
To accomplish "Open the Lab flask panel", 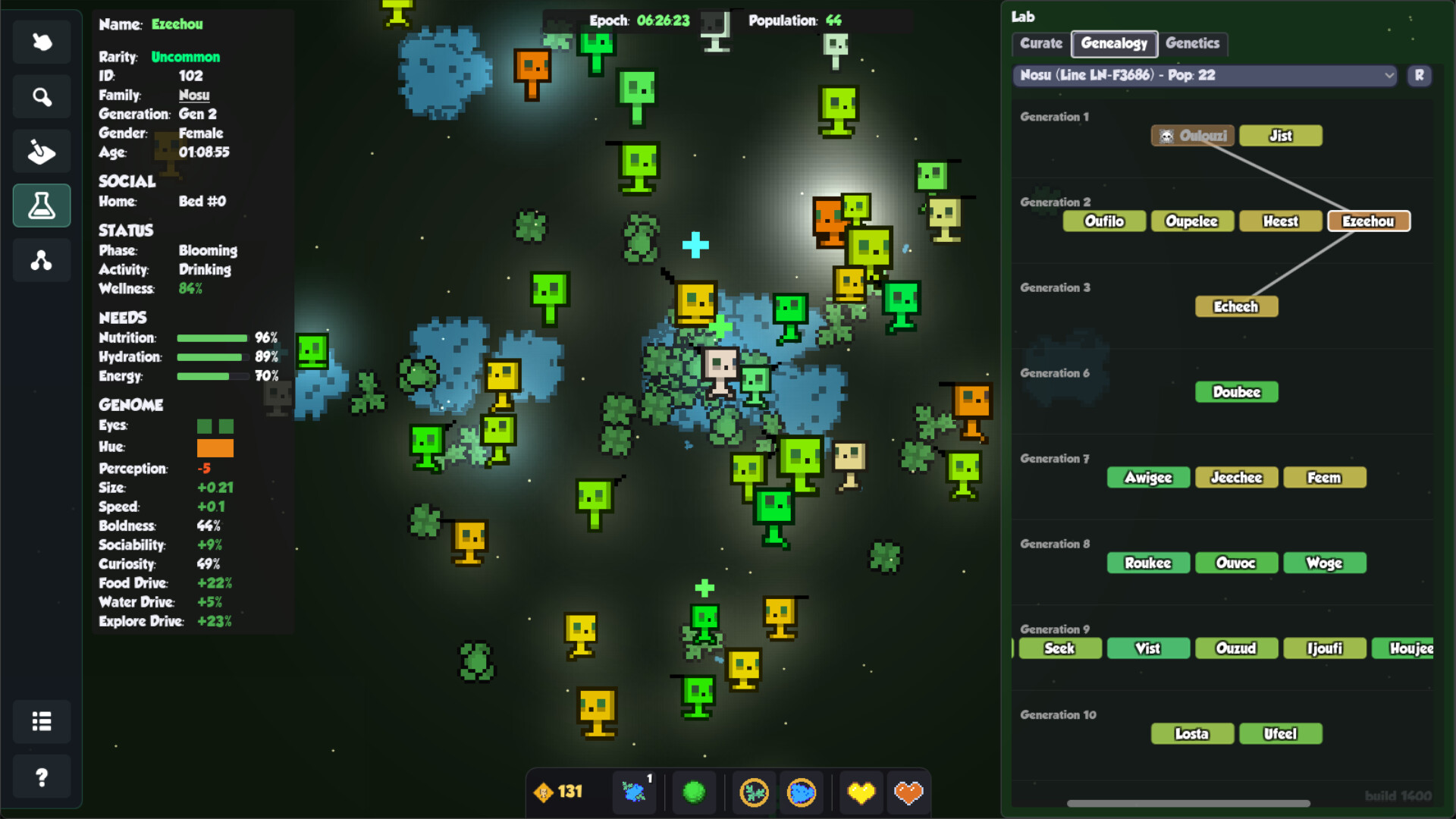I will point(42,206).
